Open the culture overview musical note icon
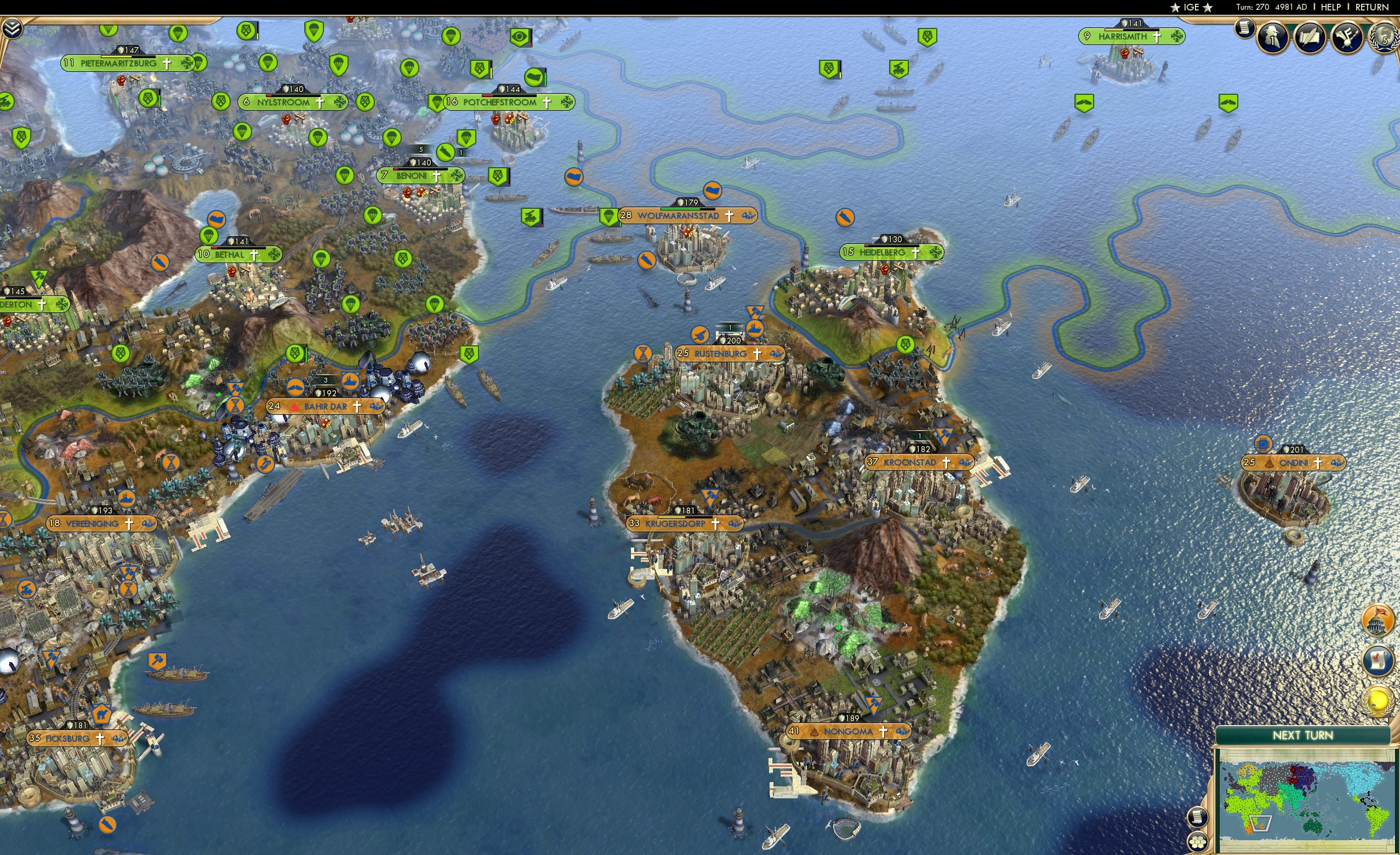Image resolution: width=1400 pixels, height=855 pixels. (x=1347, y=38)
